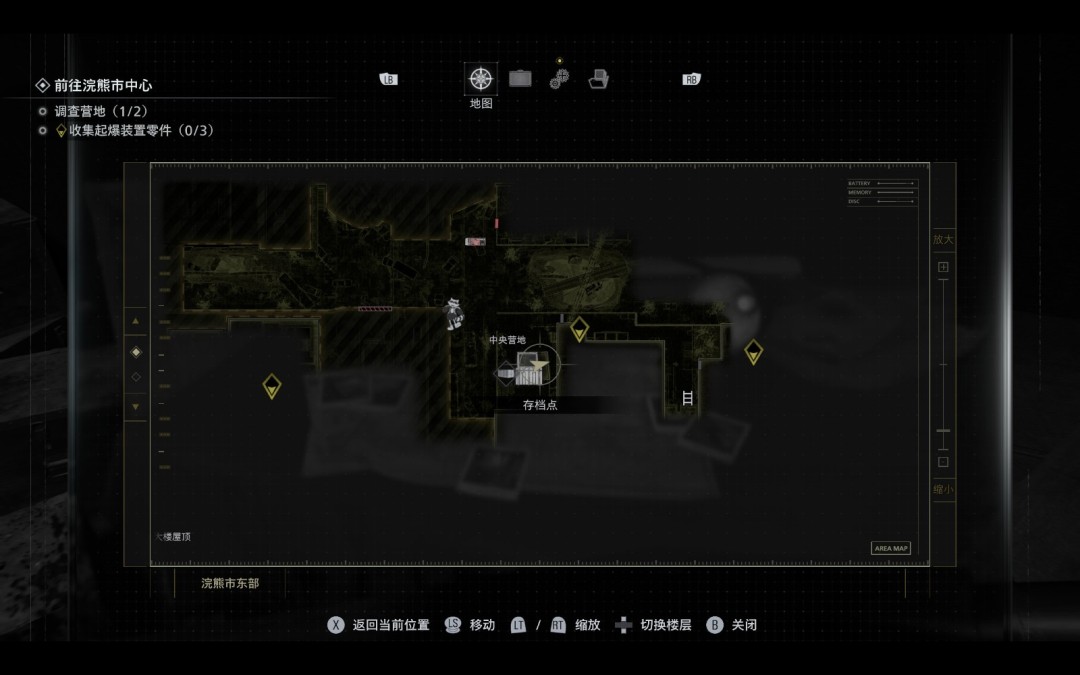Select the ladder icon on the map
The image size is (1080, 675).
pyautogui.click(x=687, y=397)
